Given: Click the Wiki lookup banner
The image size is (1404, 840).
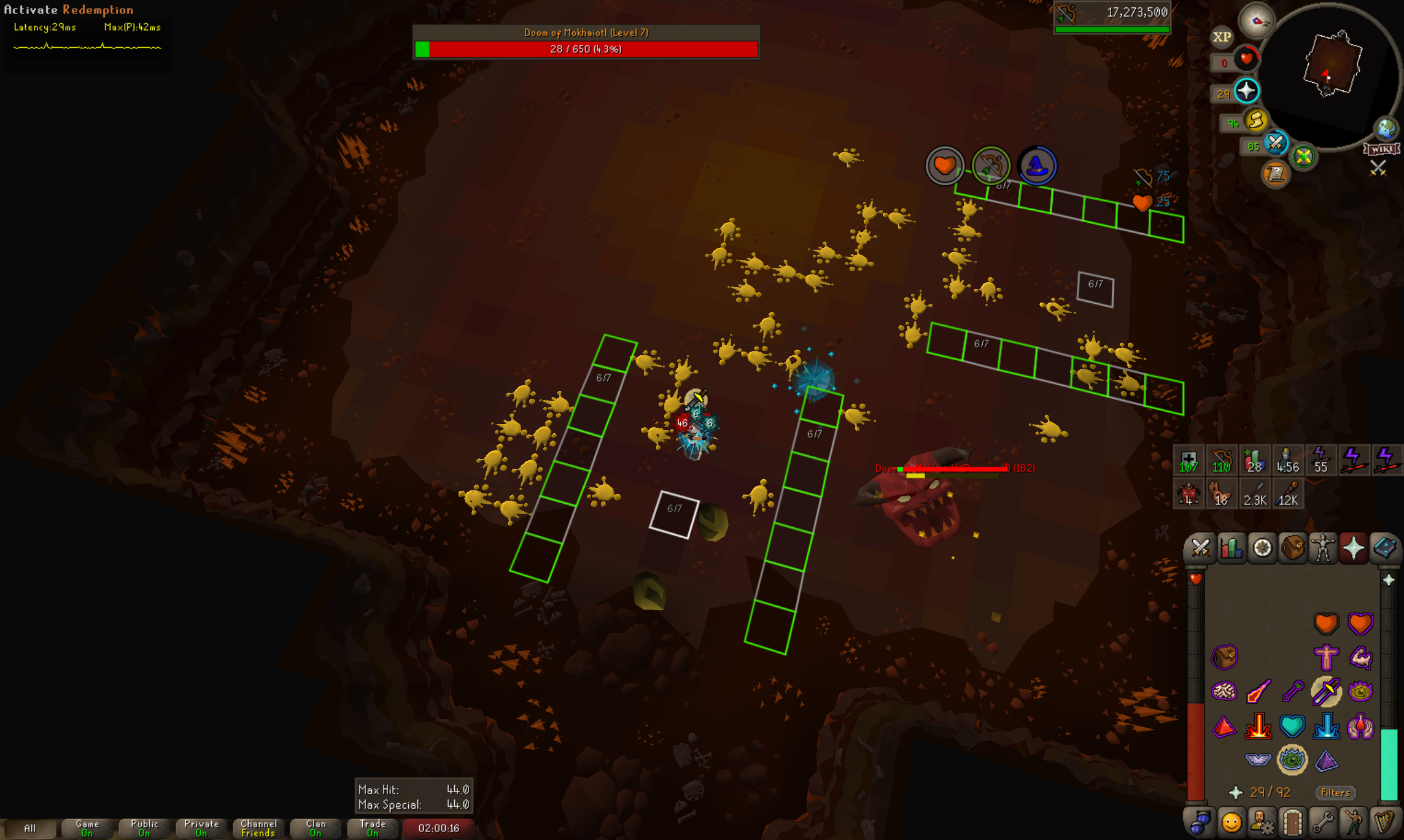Looking at the screenshot, I should point(1381,149).
